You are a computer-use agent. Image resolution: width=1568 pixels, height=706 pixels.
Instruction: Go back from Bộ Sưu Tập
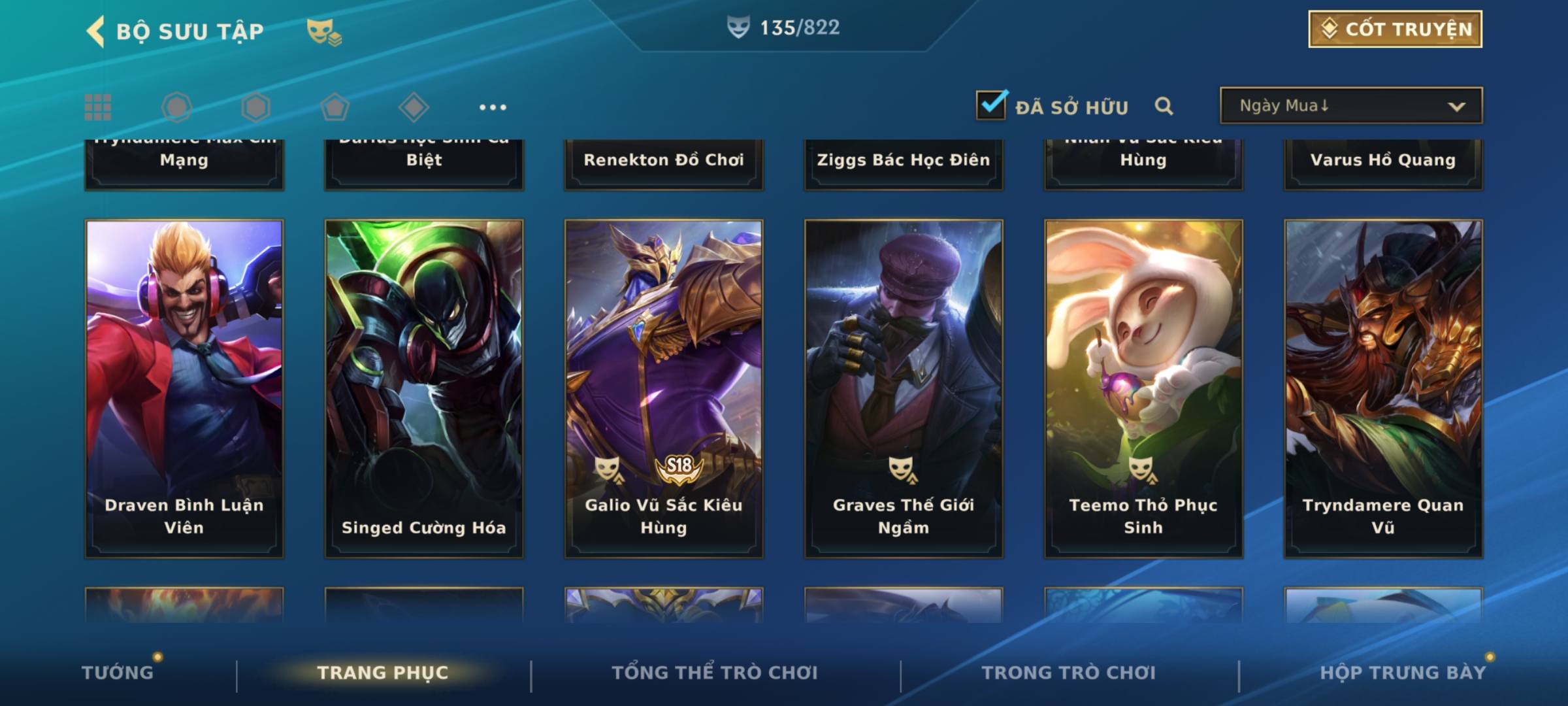[96, 31]
